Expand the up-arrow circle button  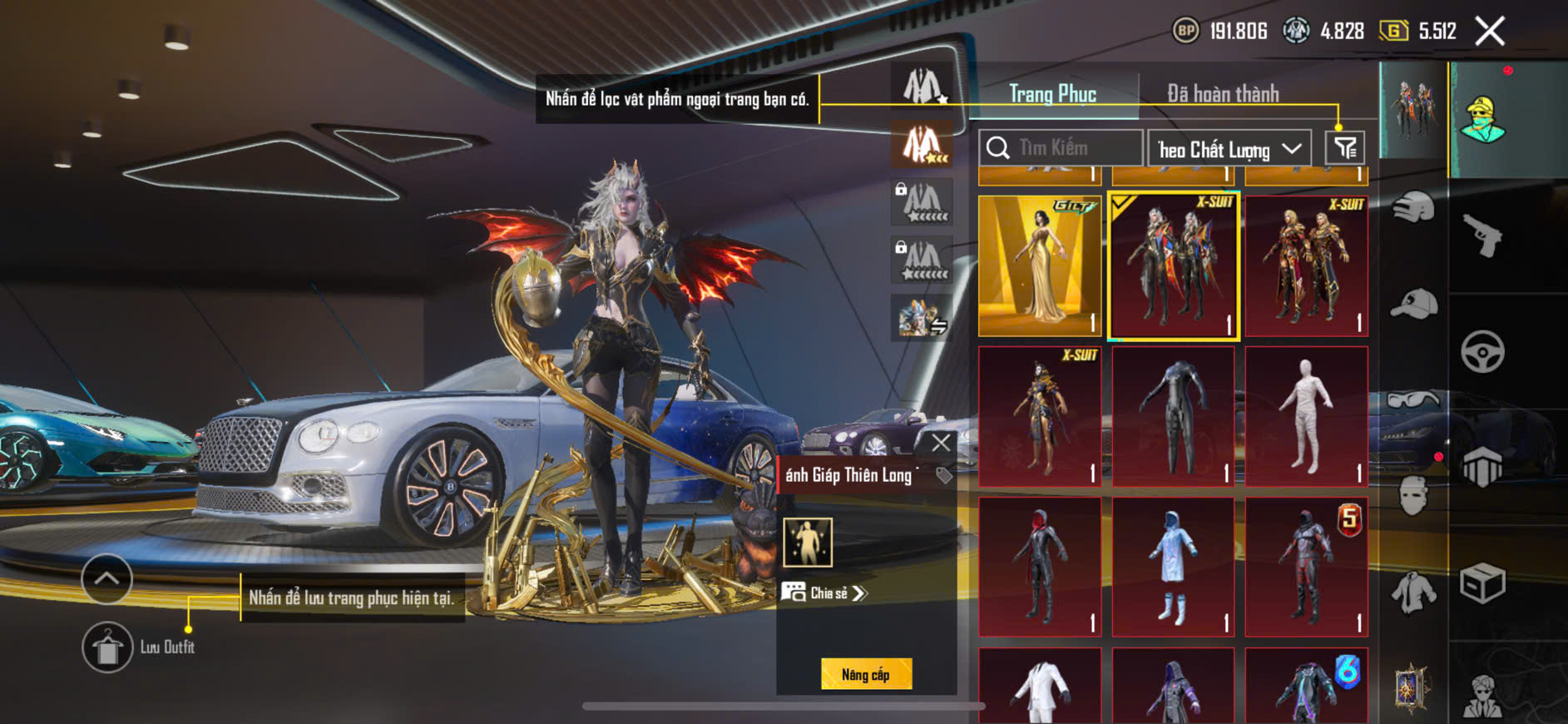(x=106, y=578)
